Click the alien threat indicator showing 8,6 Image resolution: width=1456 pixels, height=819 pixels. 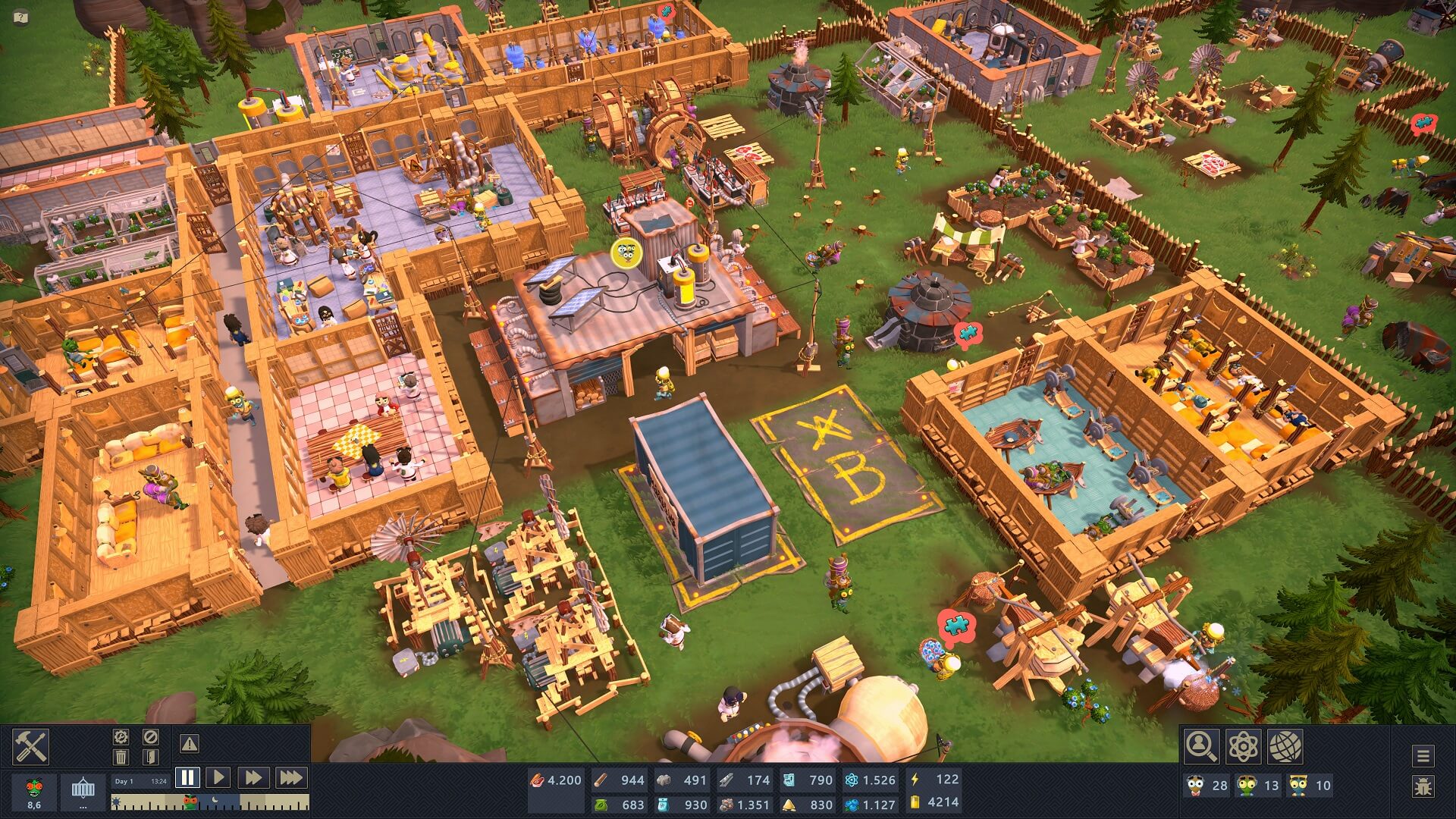(34, 792)
